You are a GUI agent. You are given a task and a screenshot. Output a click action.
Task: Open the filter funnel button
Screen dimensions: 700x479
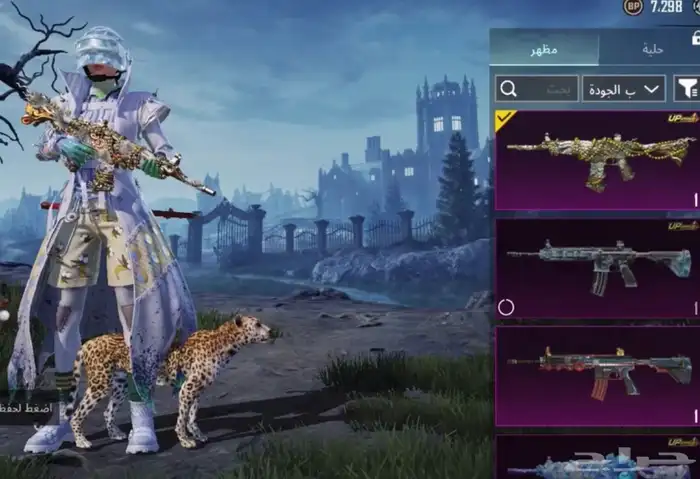tap(686, 88)
